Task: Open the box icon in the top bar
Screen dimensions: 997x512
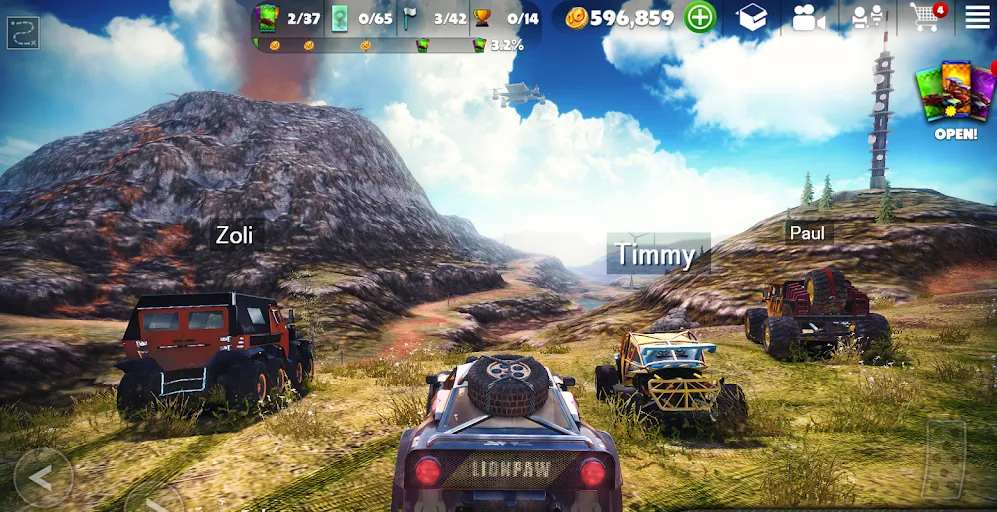Action: [752, 17]
